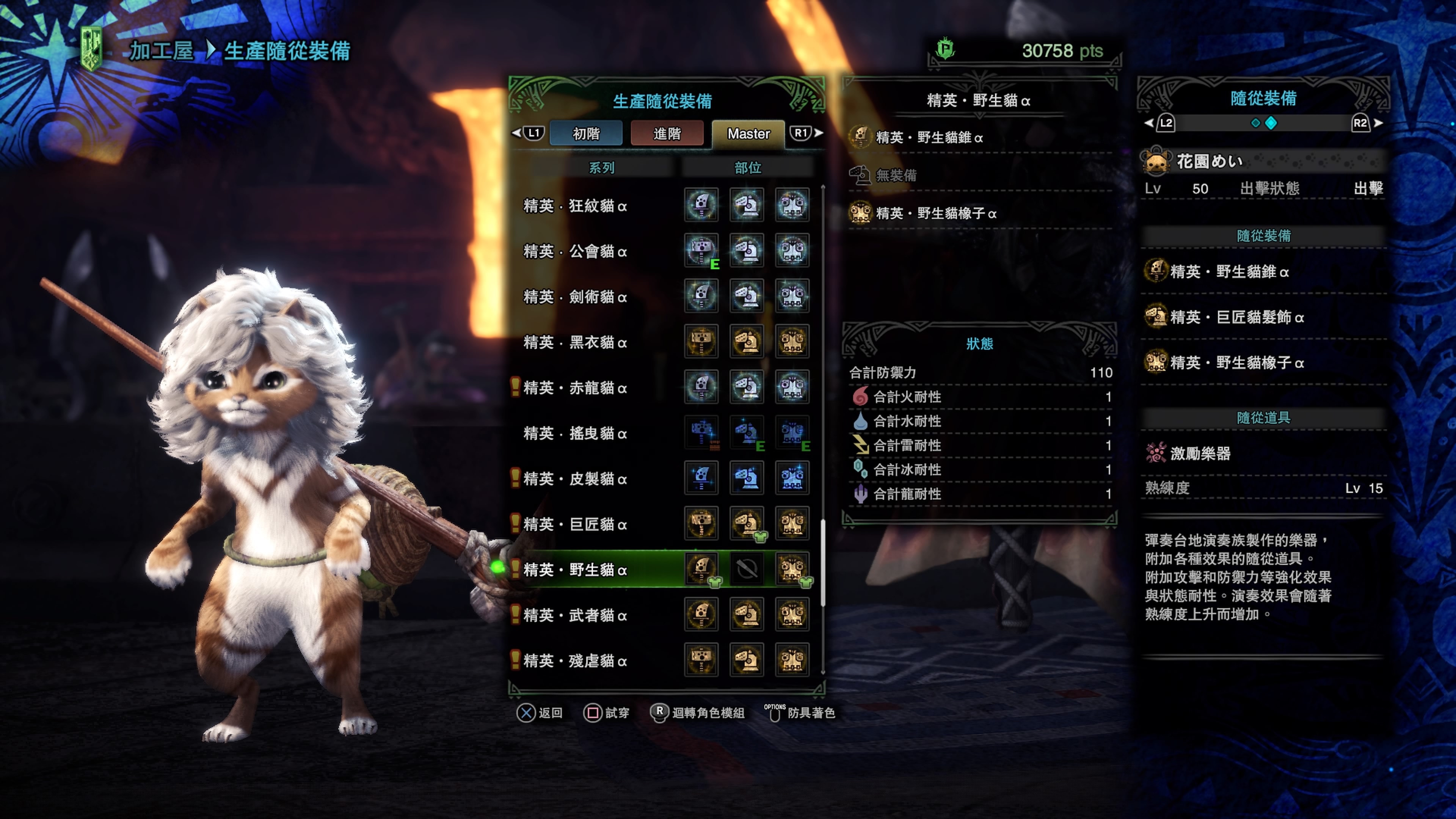This screenshot has height=819, width=1456.
Task: Choose the 精英・武者貓α series row
Action: point(575,615)
